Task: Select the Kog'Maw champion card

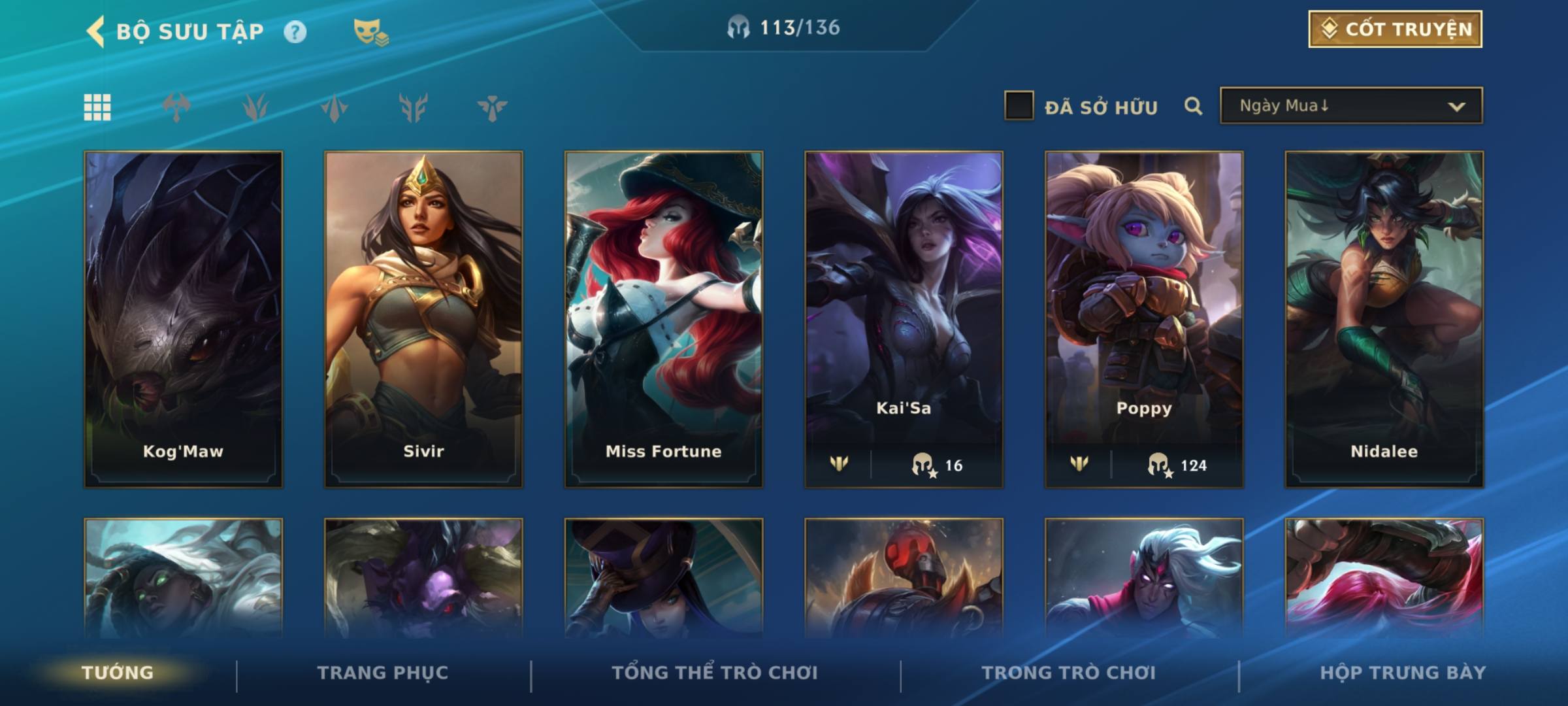Action: point(183,319)
